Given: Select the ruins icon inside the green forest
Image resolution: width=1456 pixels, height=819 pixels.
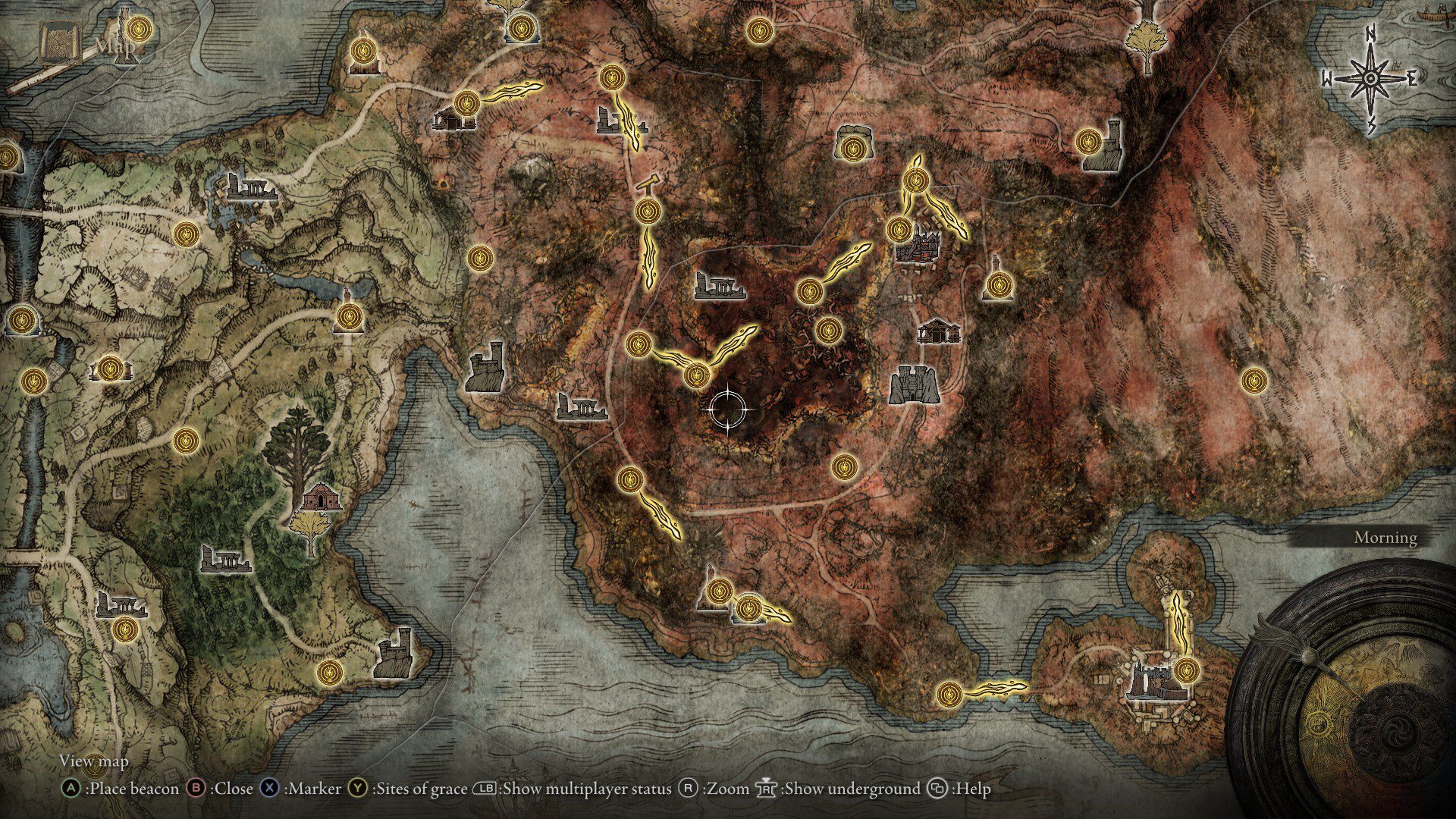Looking at the screenshot, I should tap(225, 559).
